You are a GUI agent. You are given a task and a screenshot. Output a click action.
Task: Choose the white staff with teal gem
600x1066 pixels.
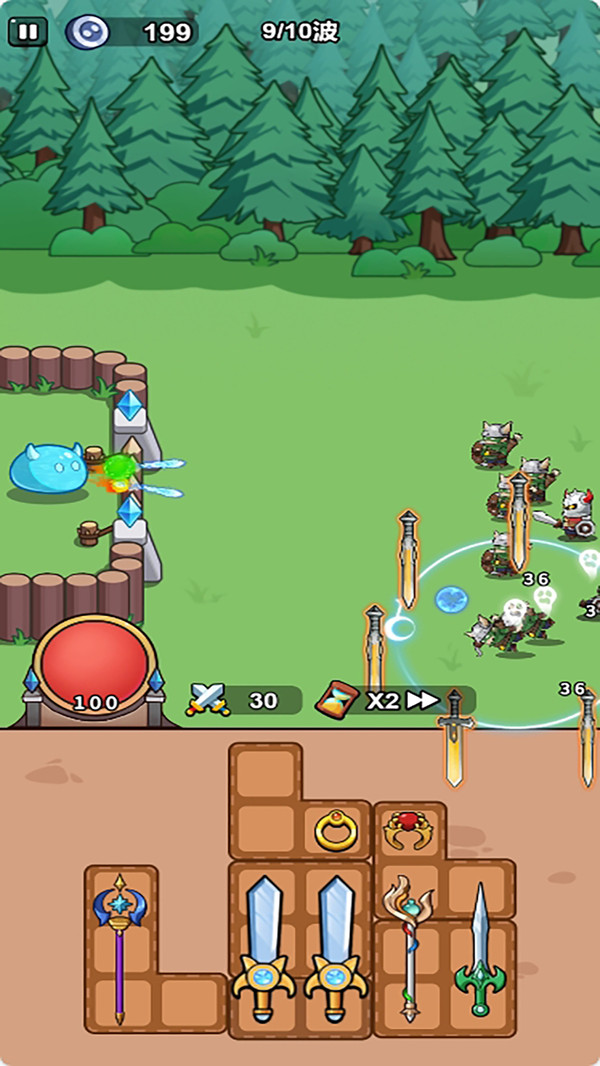click(x=408, y=943)
